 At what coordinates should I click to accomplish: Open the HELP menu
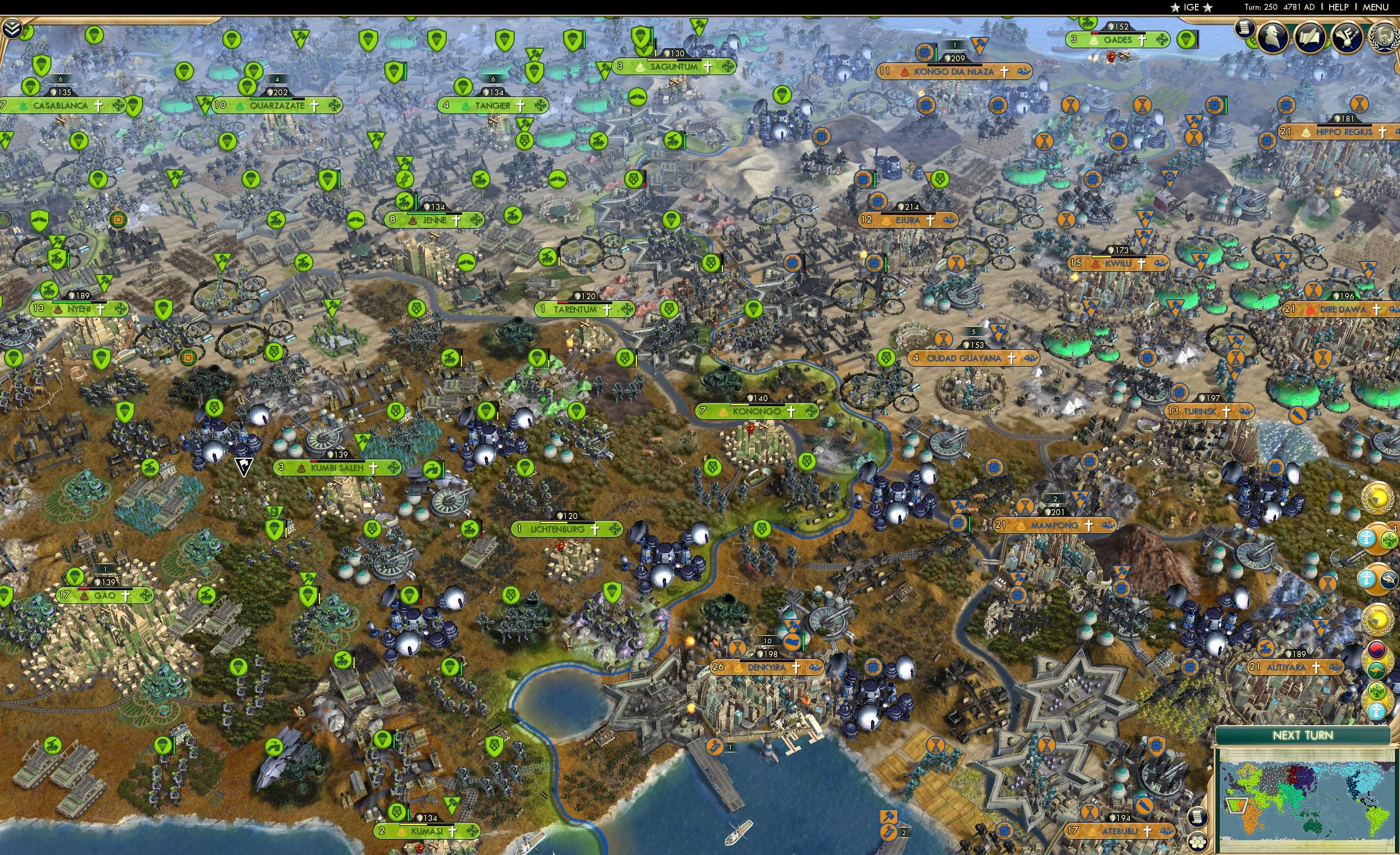(1339, 7)
